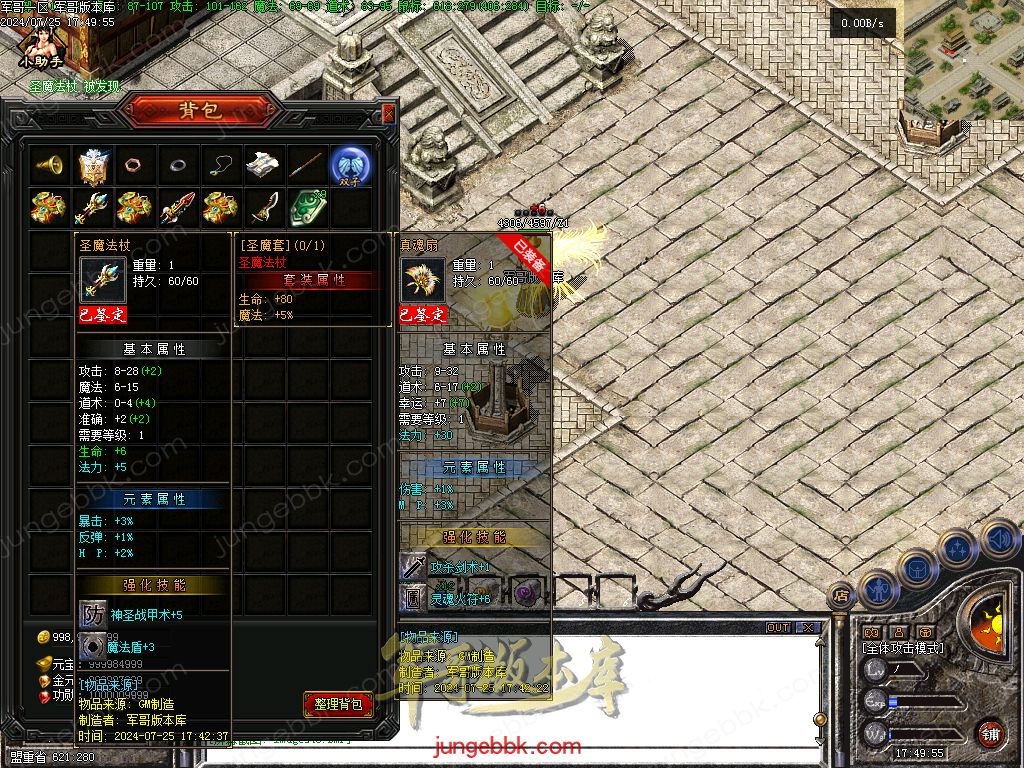This screenshot has height=768, width=1024.
Task: Activate the blue 双子 Gemini orb
Action: pyautogui.click(x=351, y=165)
